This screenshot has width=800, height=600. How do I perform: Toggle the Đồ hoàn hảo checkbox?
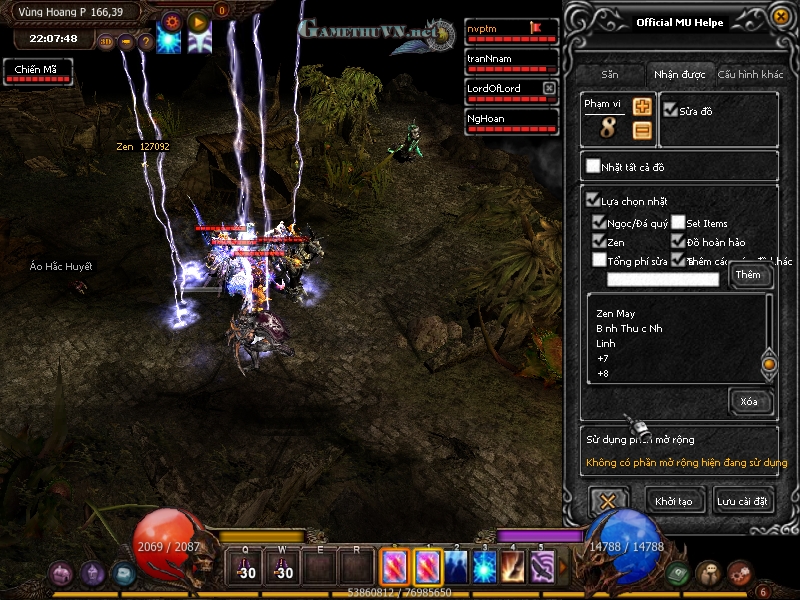click(x=679, y=241)
